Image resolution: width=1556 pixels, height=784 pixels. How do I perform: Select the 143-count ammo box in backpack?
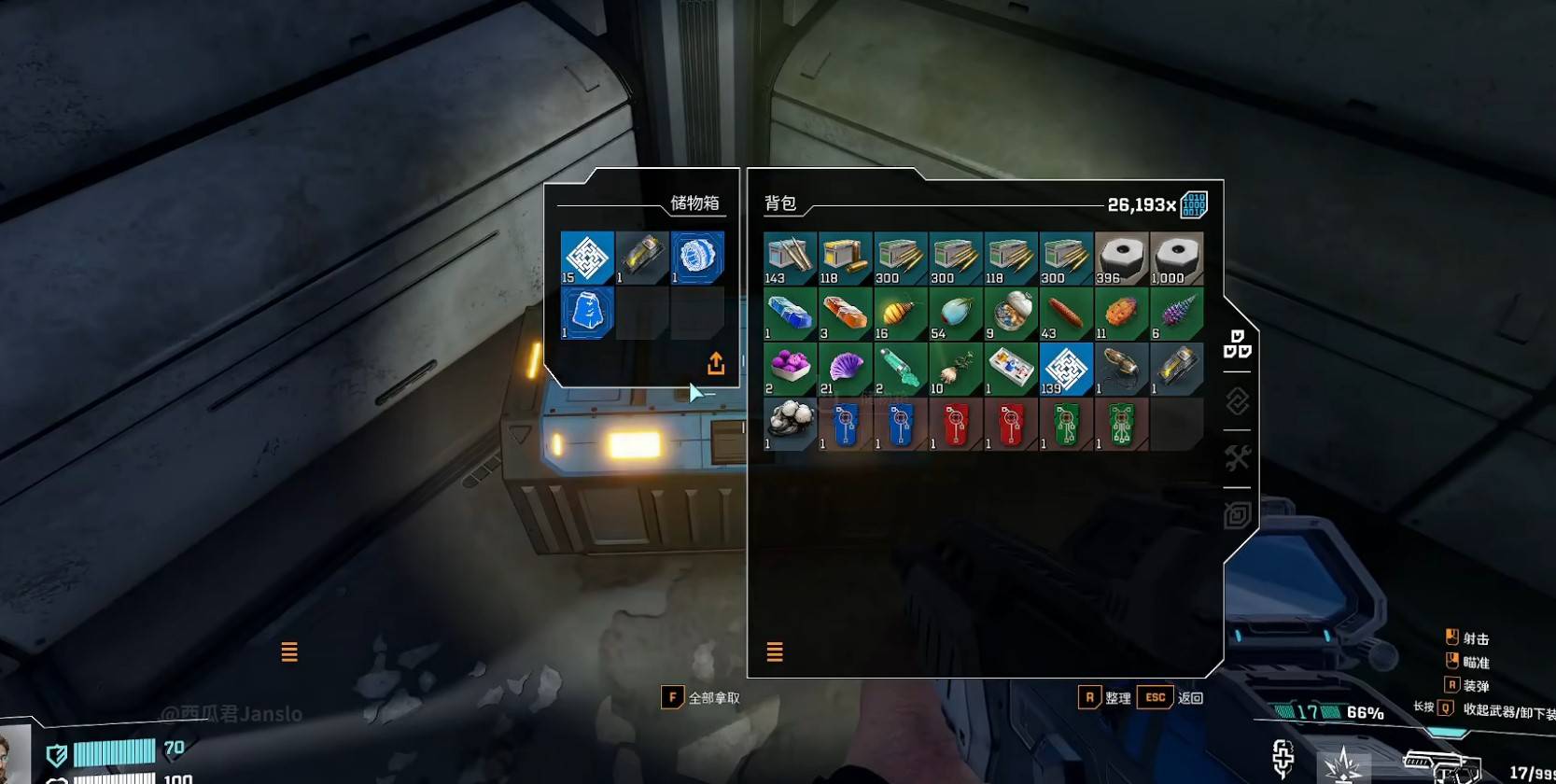[x=790, y=259]
